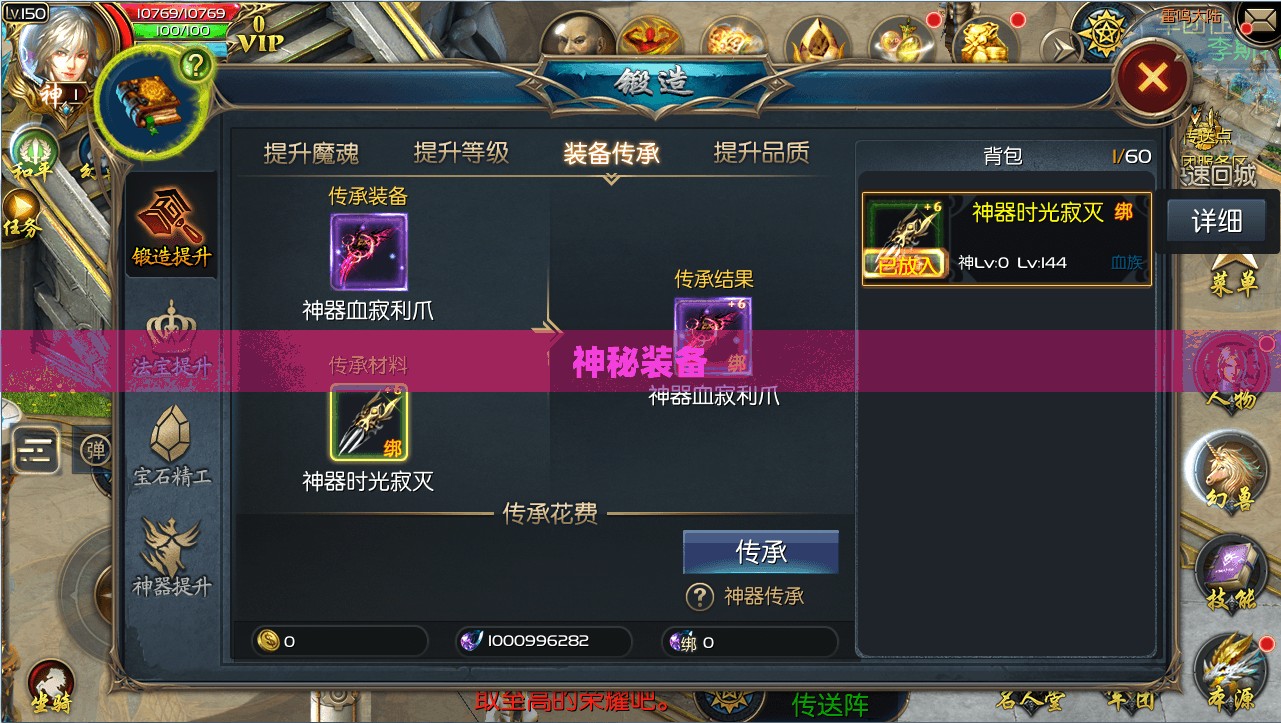Select the 法宝提升 treasure upgrade icon
1281x723 pixels.
click(171, 335)
